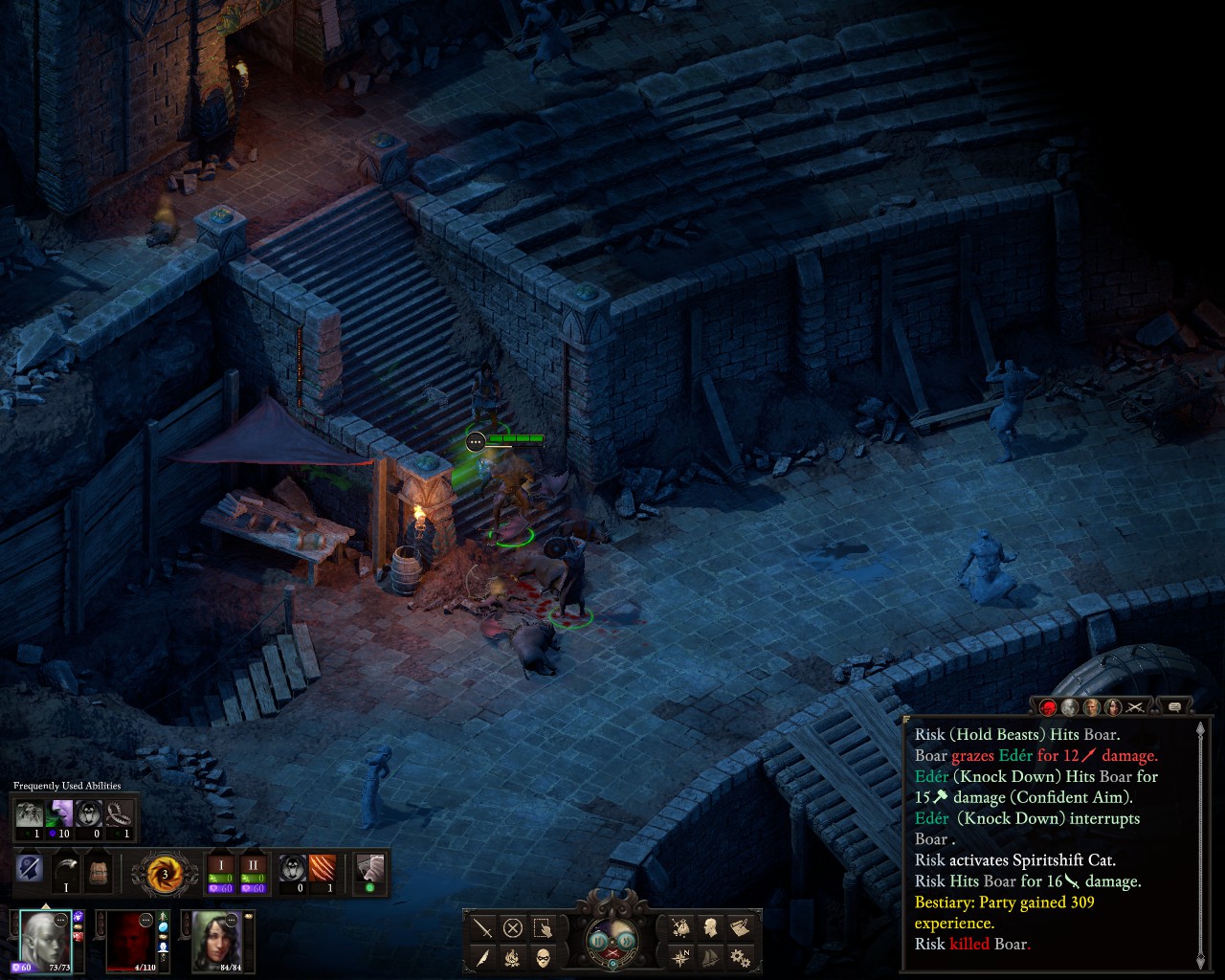
Task: Open the druid Spiritshift ability at bar center
Action: (x=165, y=874)
